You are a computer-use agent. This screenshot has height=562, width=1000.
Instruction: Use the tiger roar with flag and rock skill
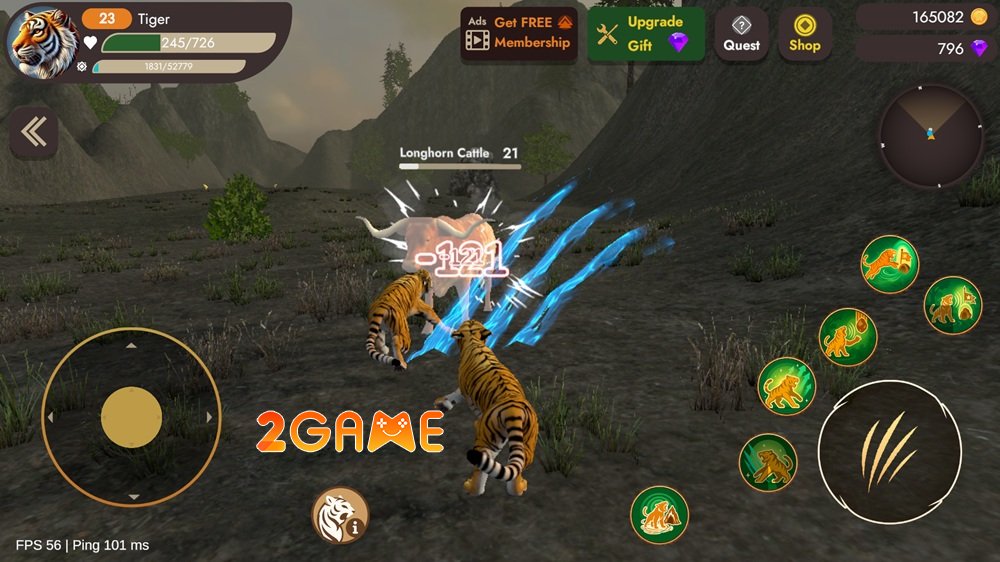point(952,305)
